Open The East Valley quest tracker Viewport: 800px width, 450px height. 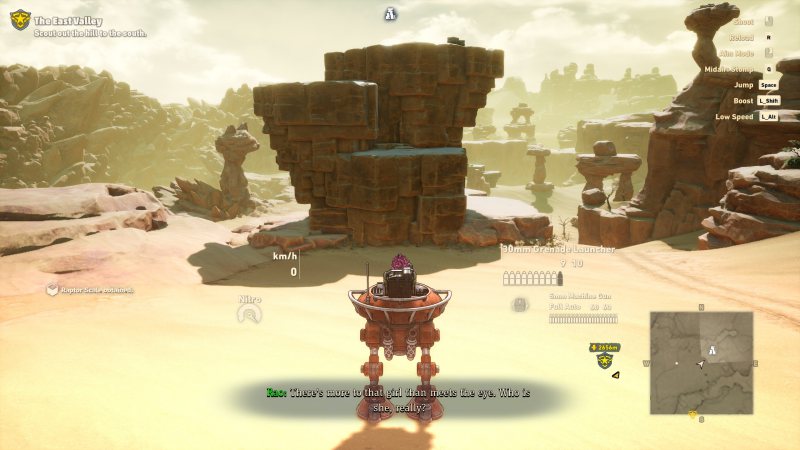90,20
